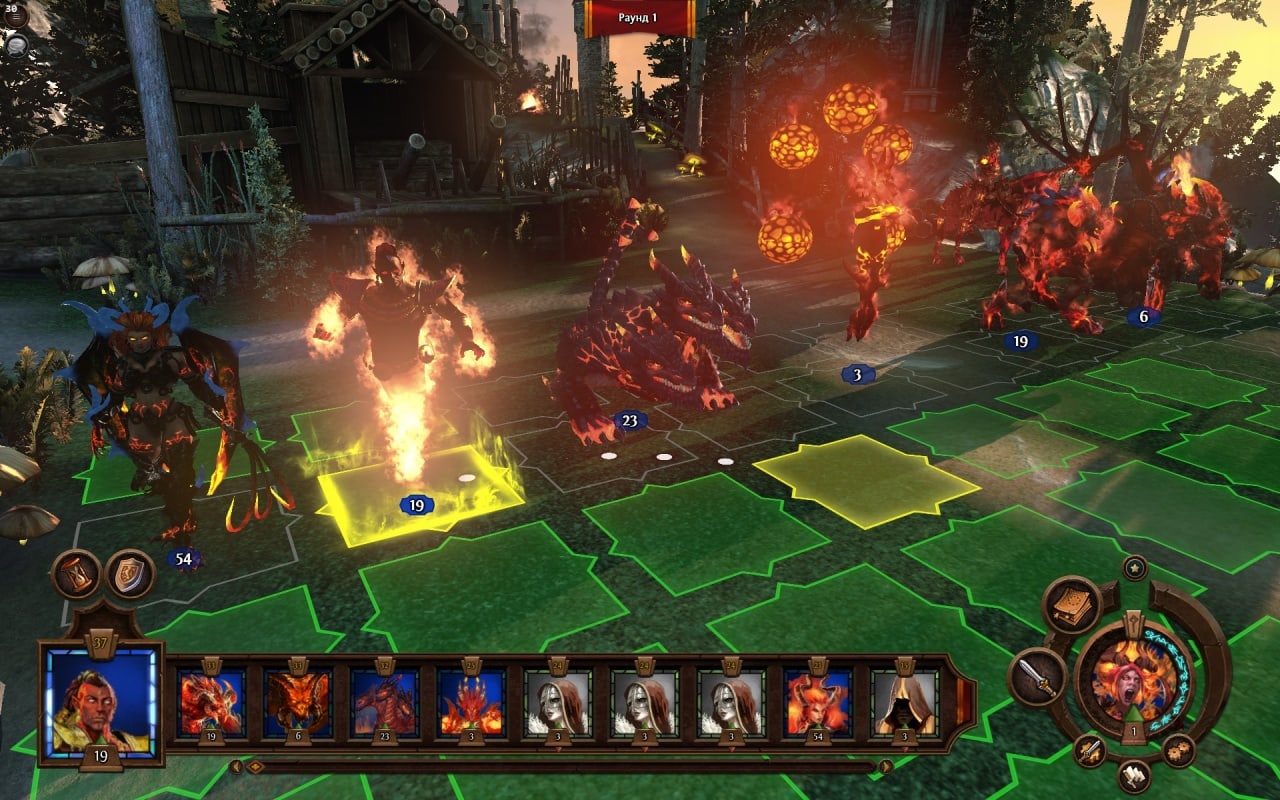Open the hero spellbook
The width and height of the screenshot is (1280, 800).
[x=1071, y=605]
